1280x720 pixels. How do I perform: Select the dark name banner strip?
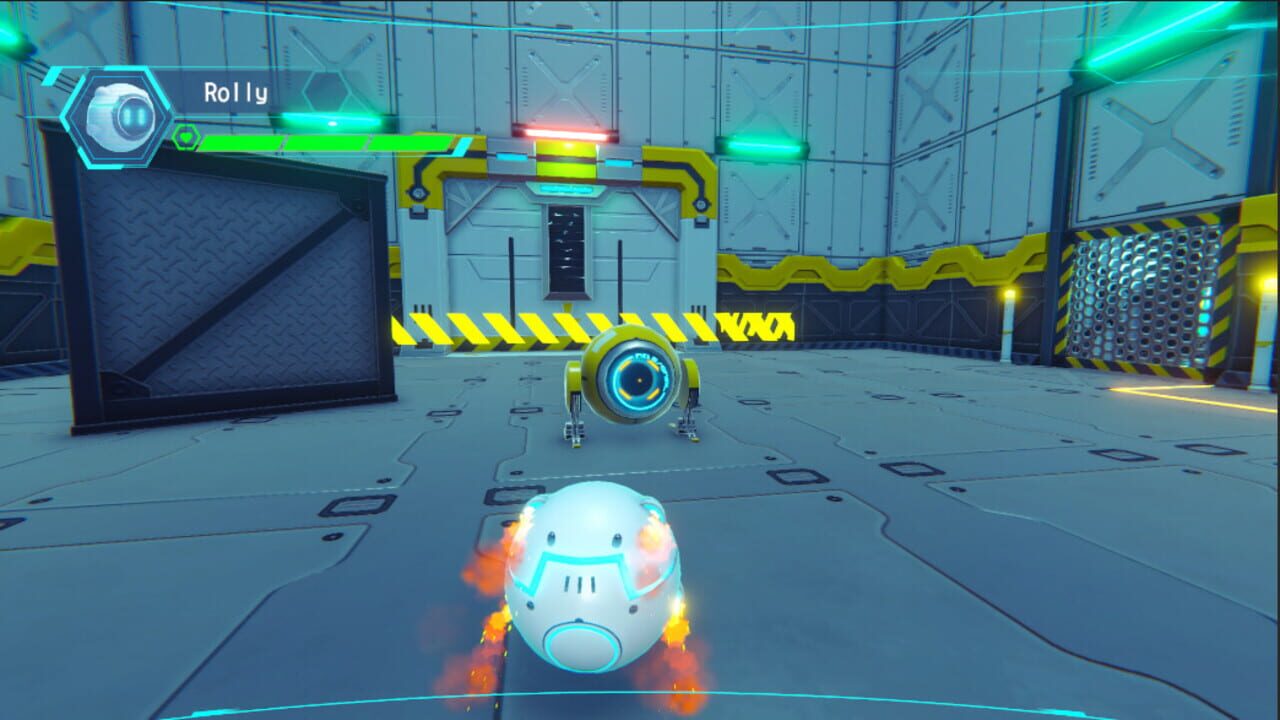(300, 92)
